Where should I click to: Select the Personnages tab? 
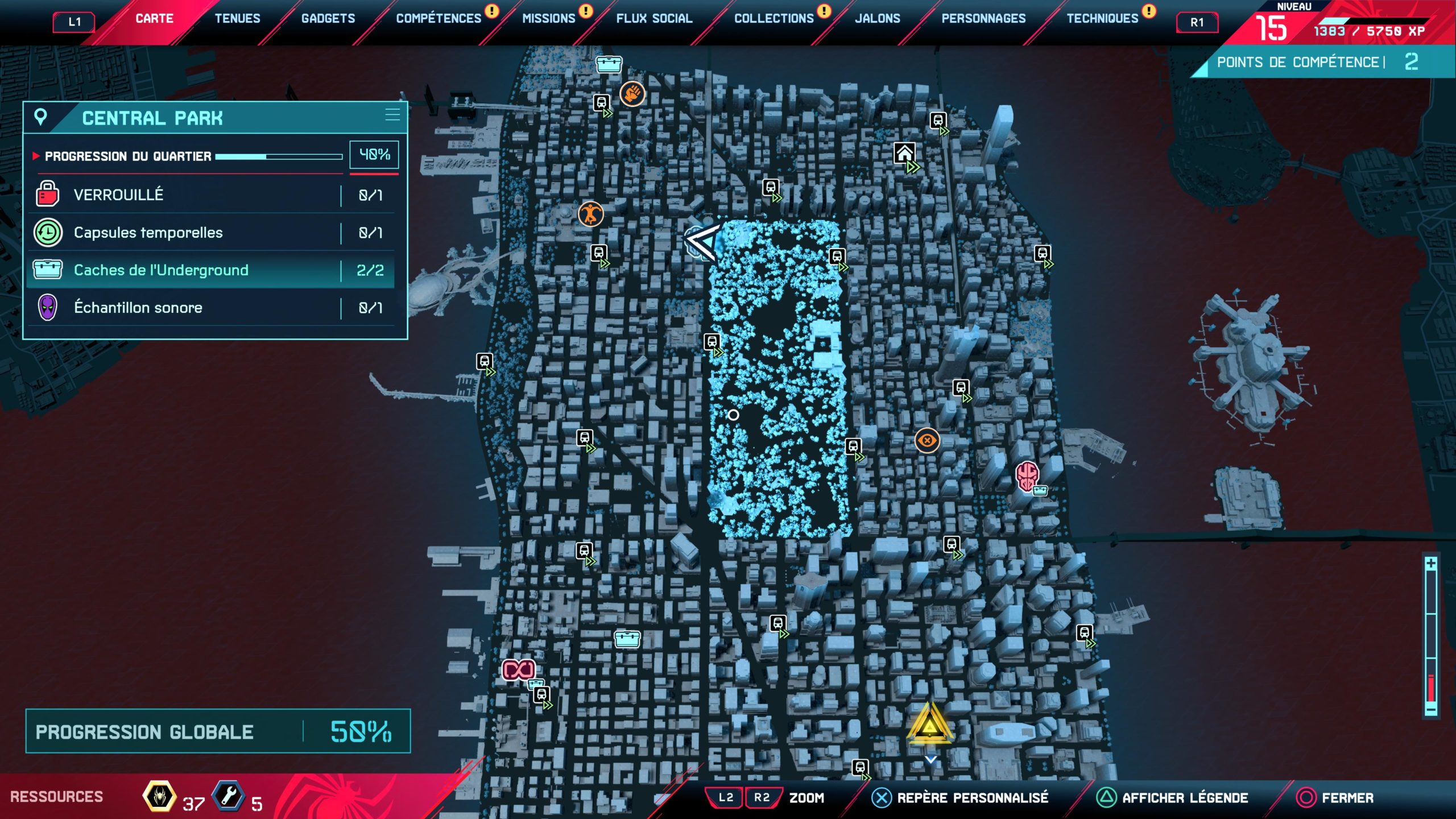(983, 19)
